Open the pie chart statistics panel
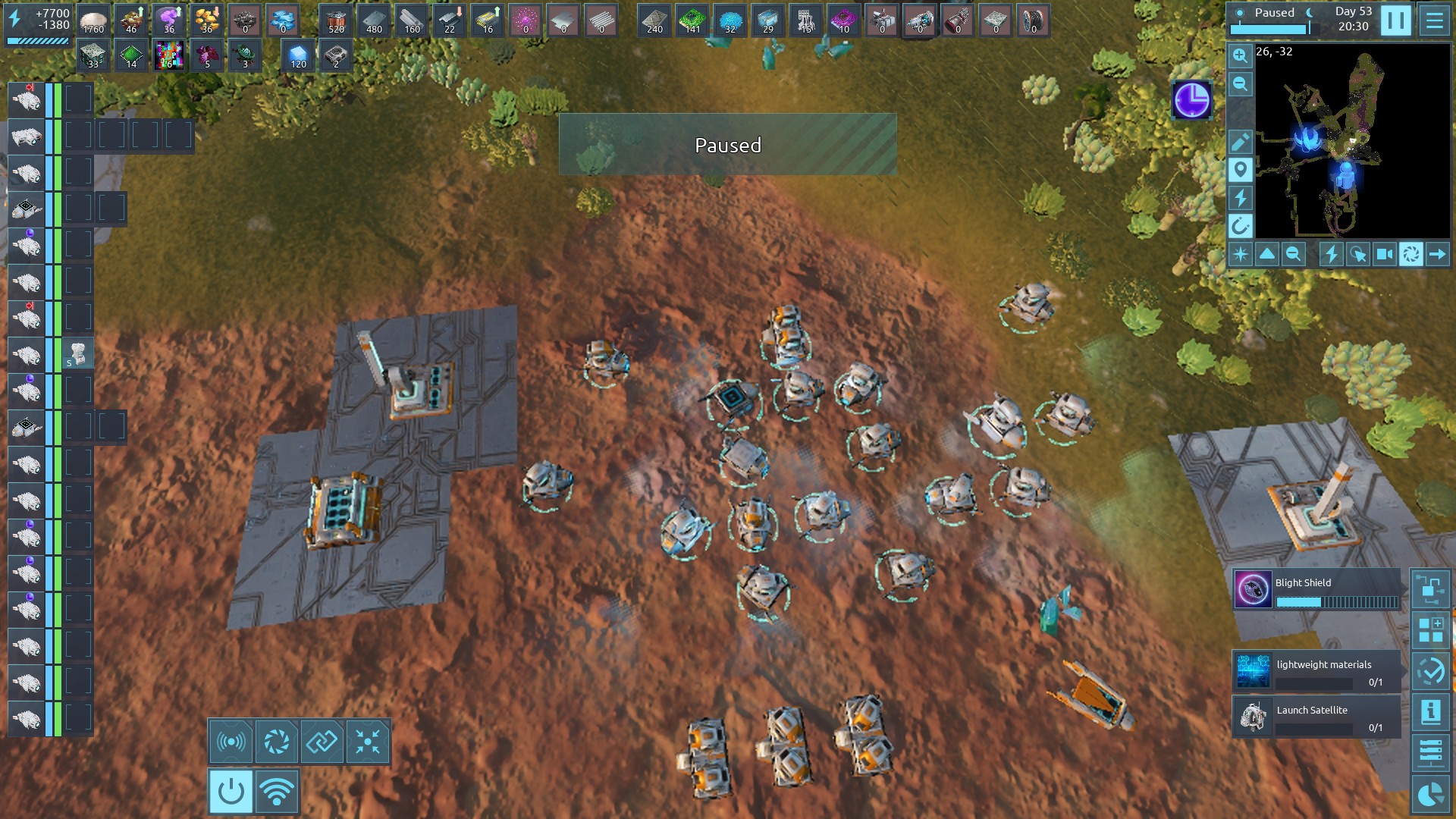Viewport: 1456px width, 819px height. coord(1431,794)
